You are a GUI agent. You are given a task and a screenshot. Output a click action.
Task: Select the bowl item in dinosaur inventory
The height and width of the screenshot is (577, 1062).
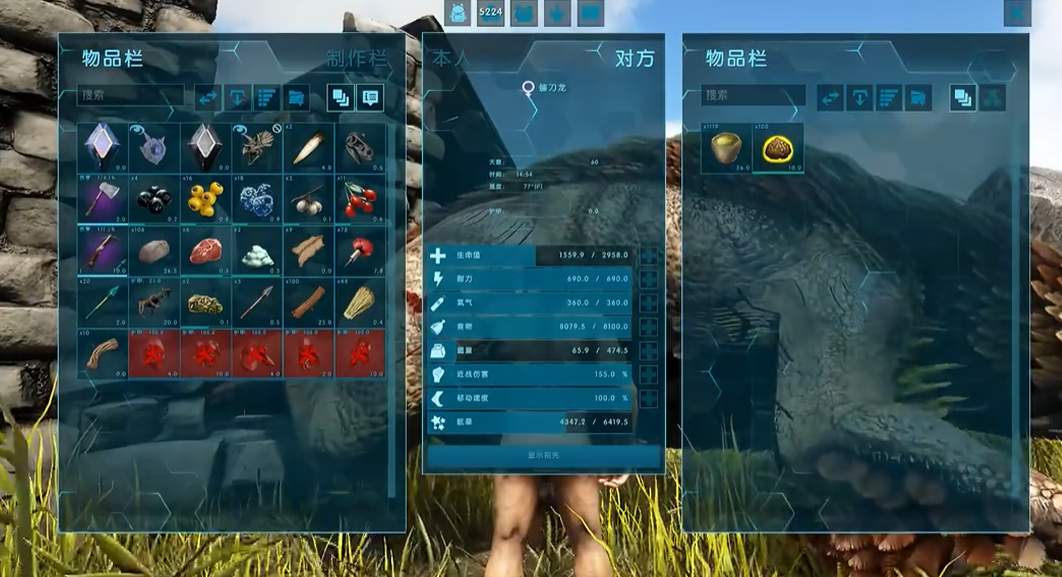726,149
